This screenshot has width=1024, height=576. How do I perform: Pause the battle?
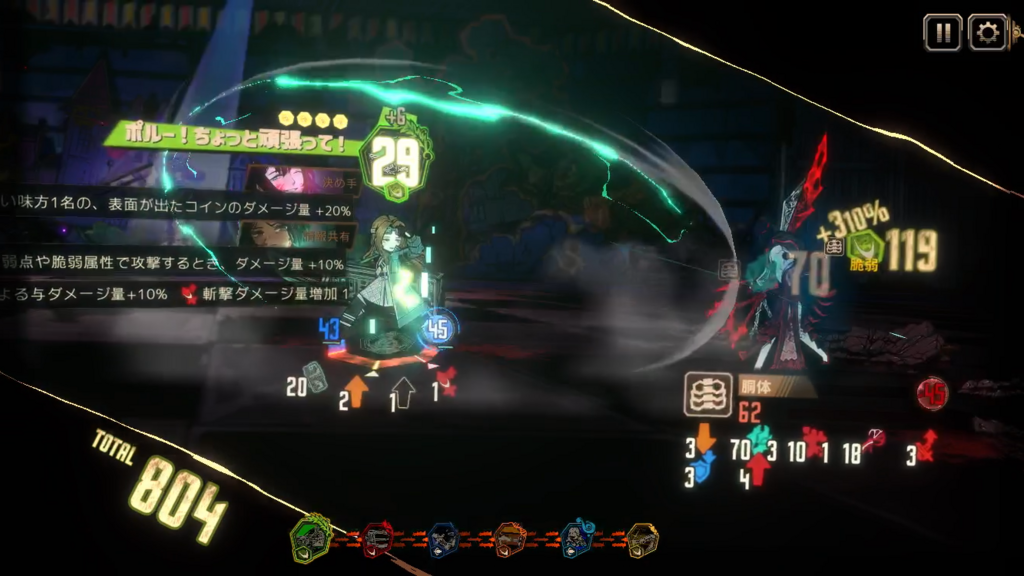[942, 33]
